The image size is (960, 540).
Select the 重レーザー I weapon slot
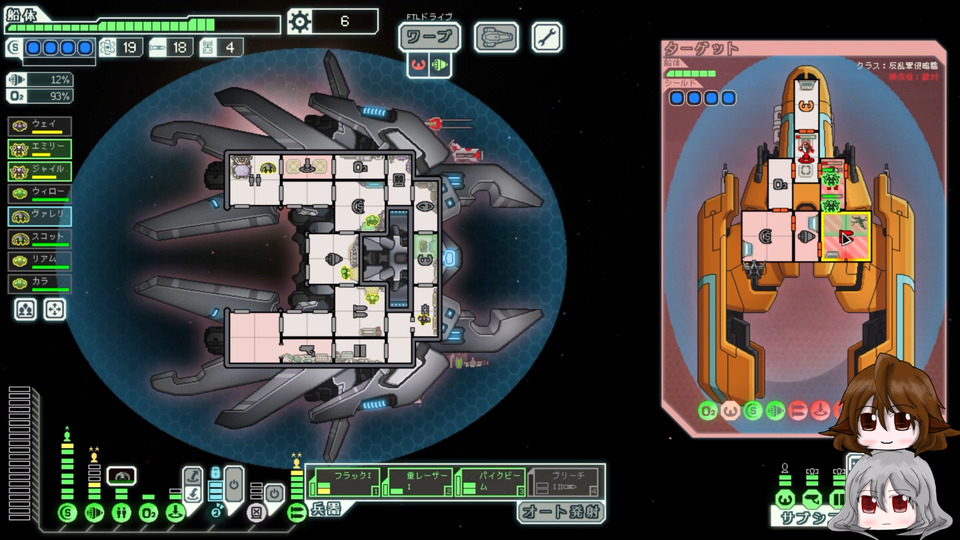tap(418, 481)
